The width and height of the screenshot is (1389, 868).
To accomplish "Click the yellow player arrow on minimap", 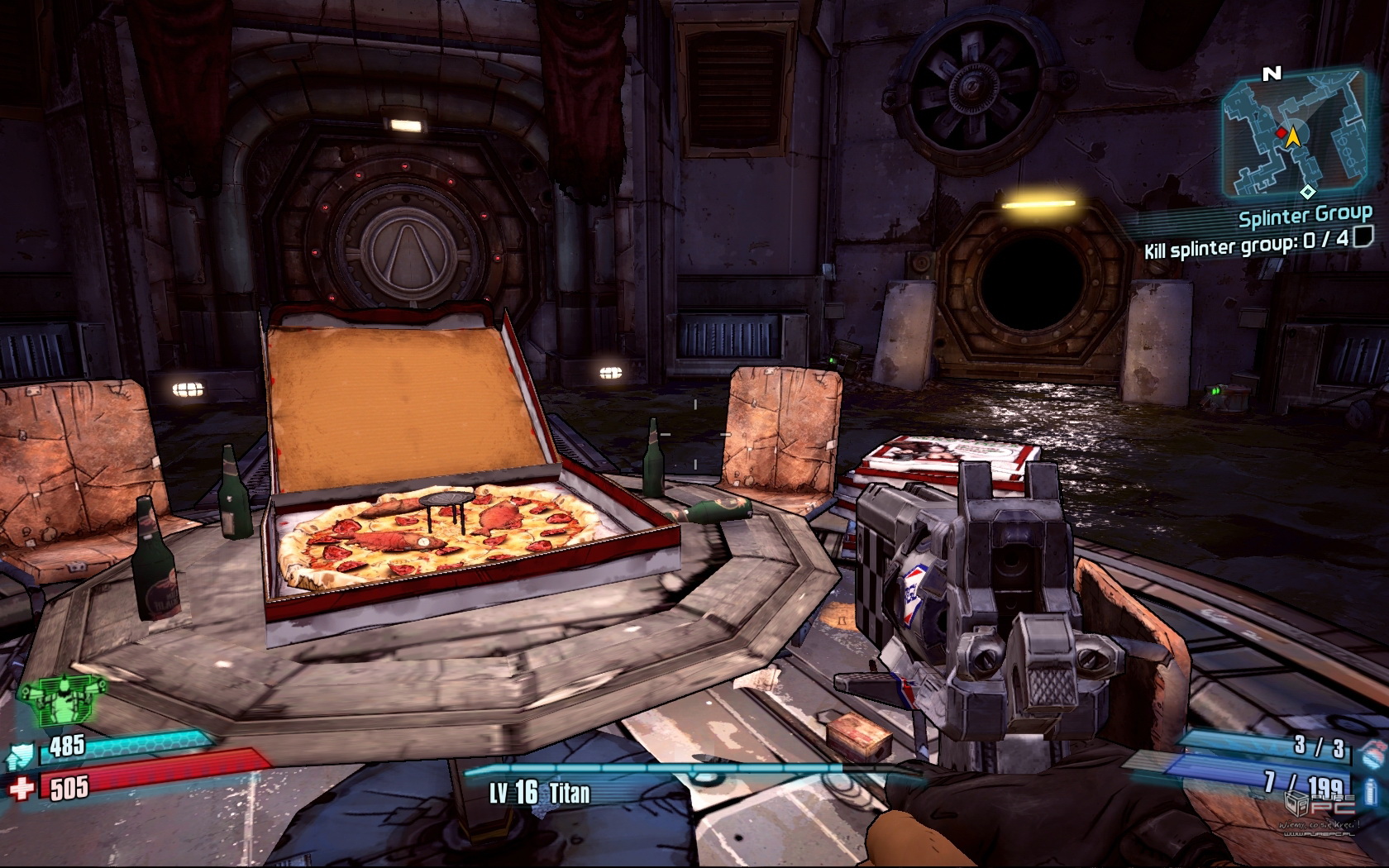I will click(x=1292, y=135).
